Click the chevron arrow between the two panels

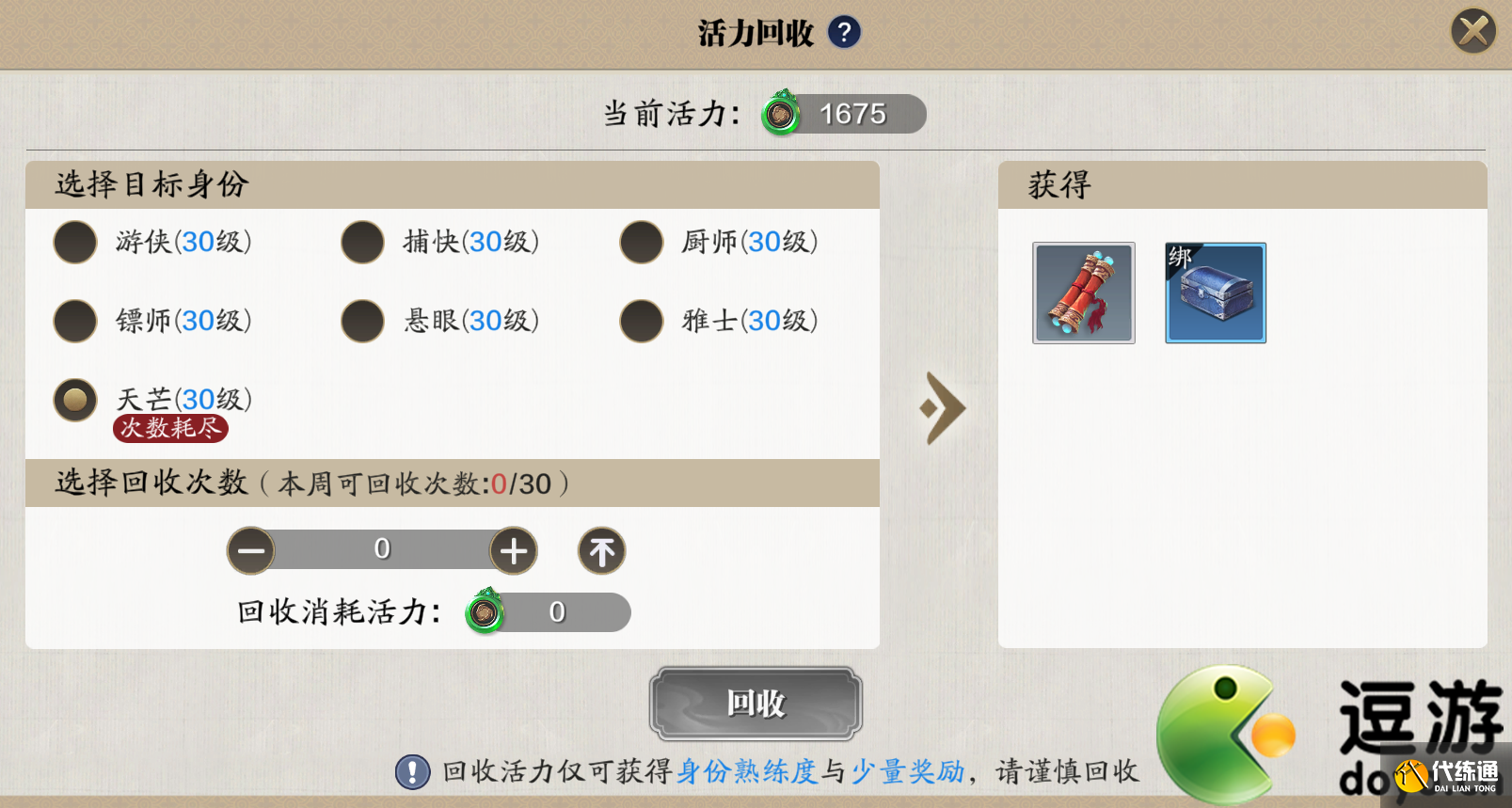[x=941, y=409]
